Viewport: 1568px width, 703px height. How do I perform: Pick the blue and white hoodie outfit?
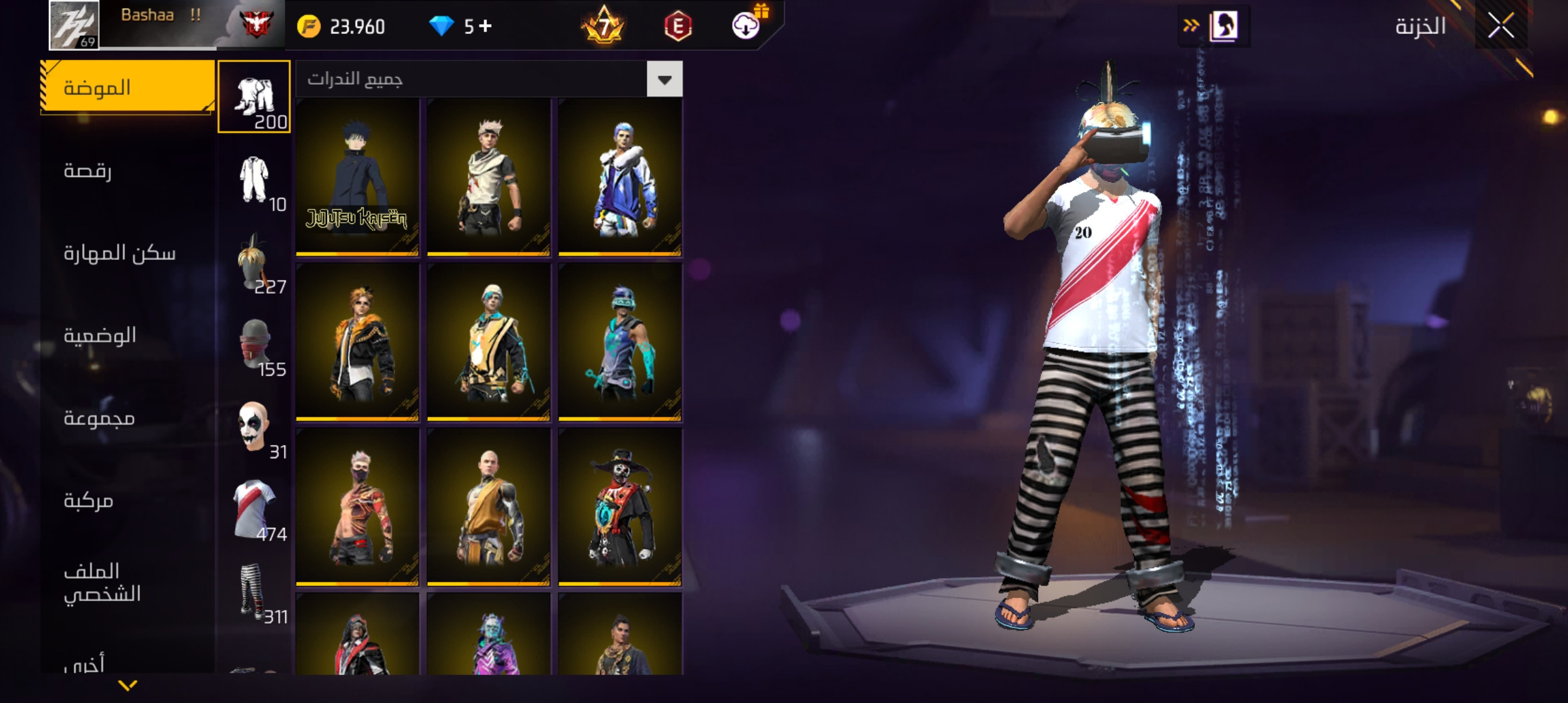[620, 177]
